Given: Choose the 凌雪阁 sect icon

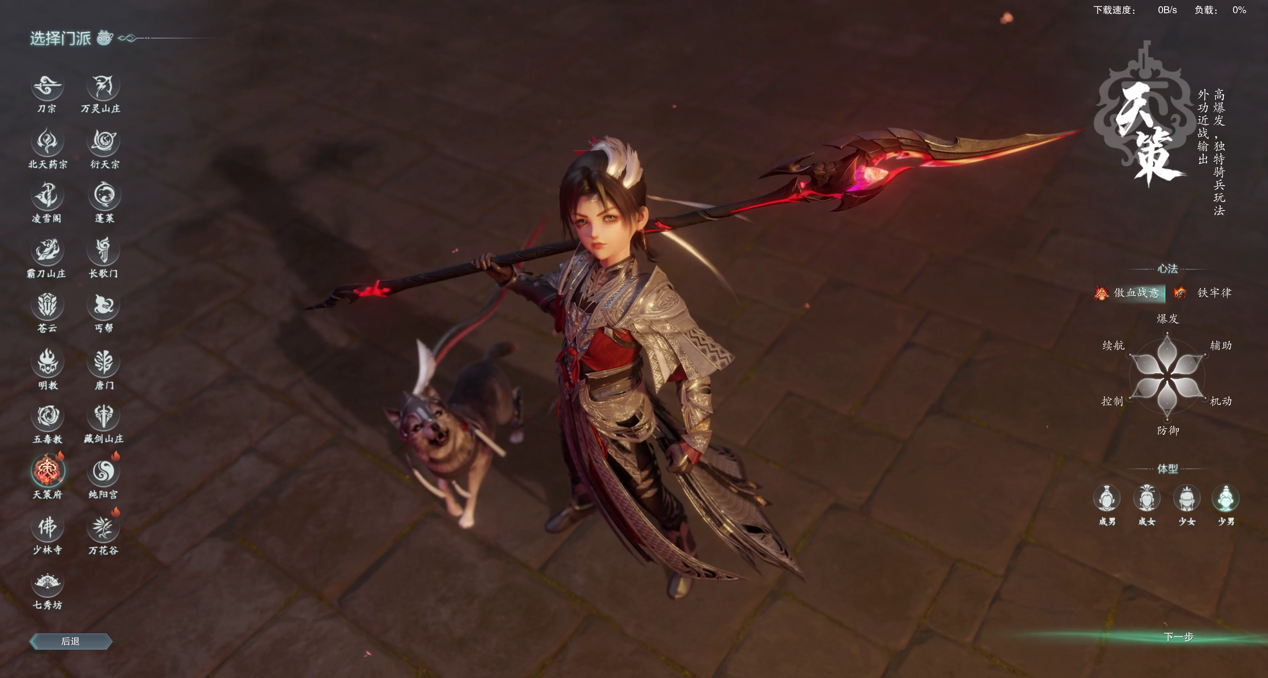Looking at the screenshot, I should tap(47, 197).
